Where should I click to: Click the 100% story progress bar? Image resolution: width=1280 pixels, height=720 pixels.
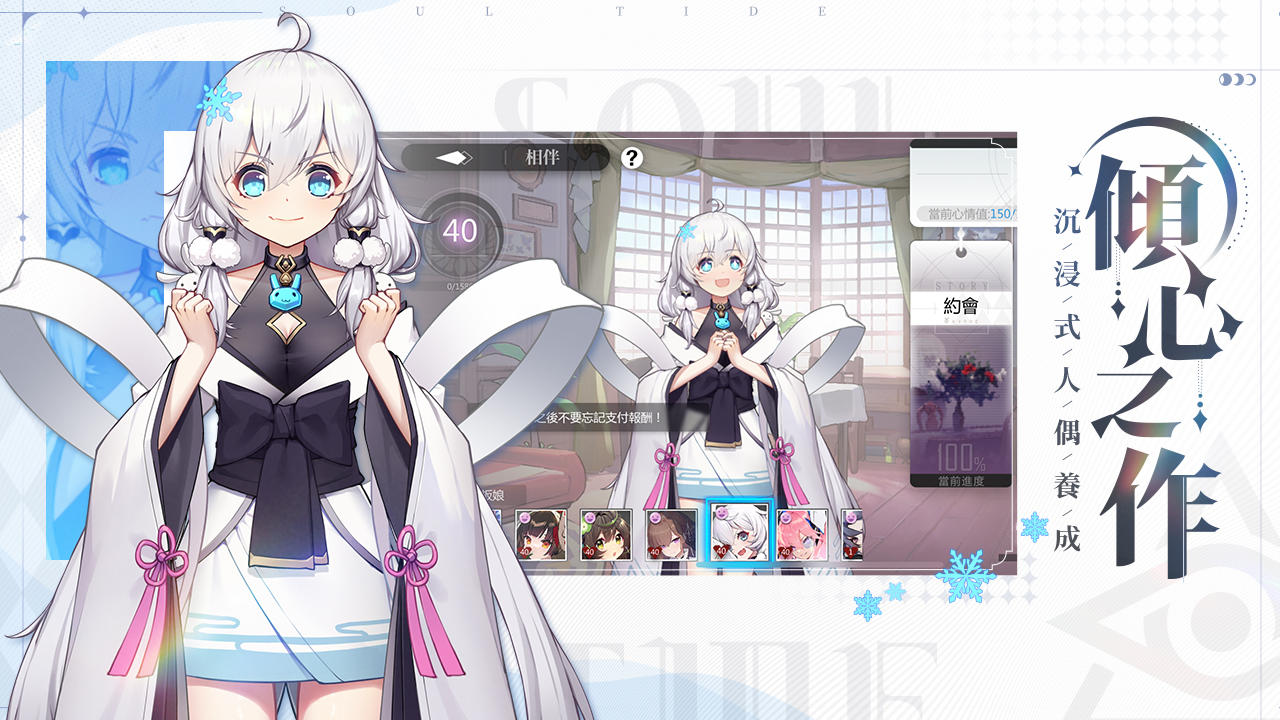(x=955, y=456)
